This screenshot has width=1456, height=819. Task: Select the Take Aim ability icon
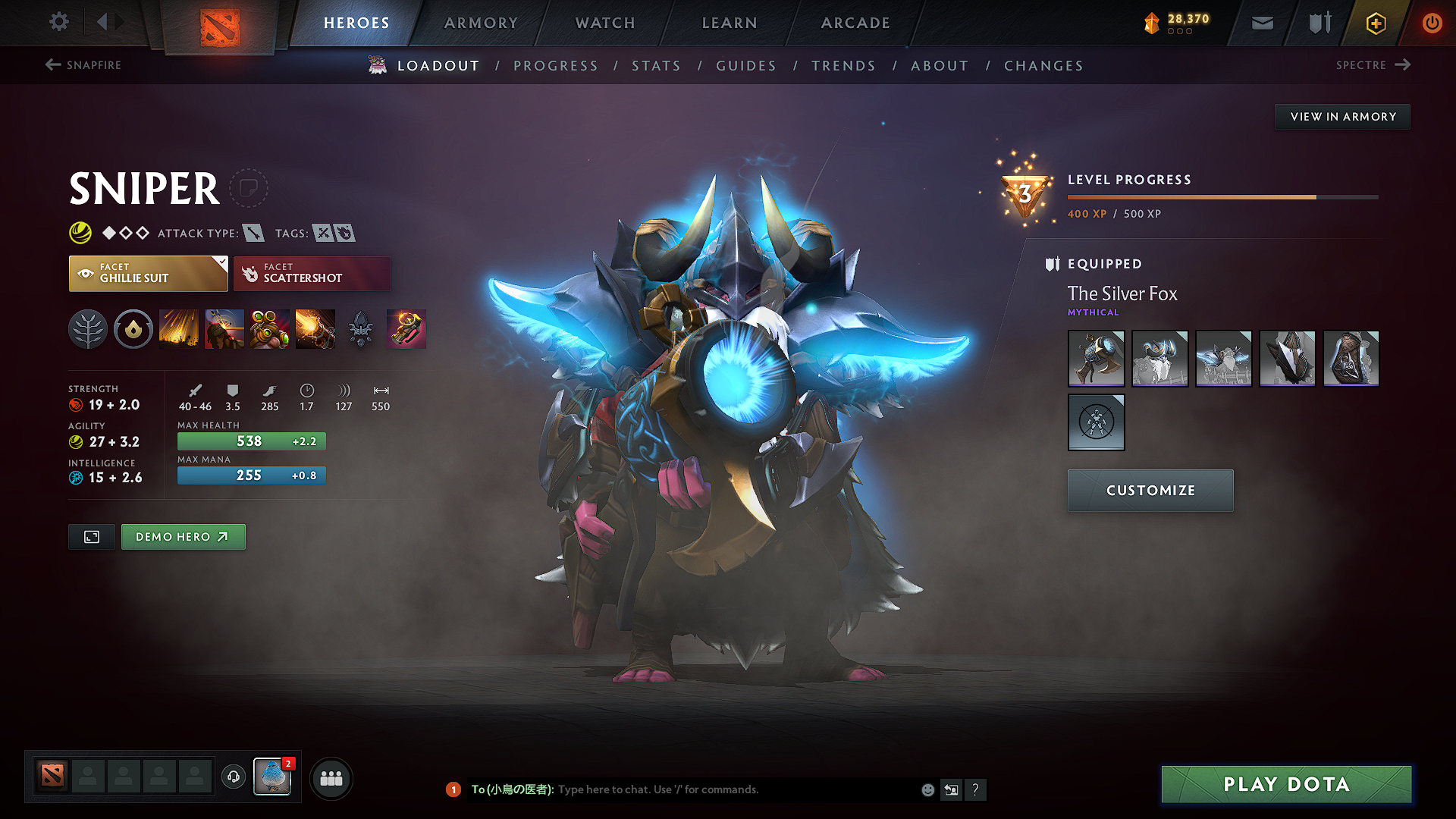(270, 328)
